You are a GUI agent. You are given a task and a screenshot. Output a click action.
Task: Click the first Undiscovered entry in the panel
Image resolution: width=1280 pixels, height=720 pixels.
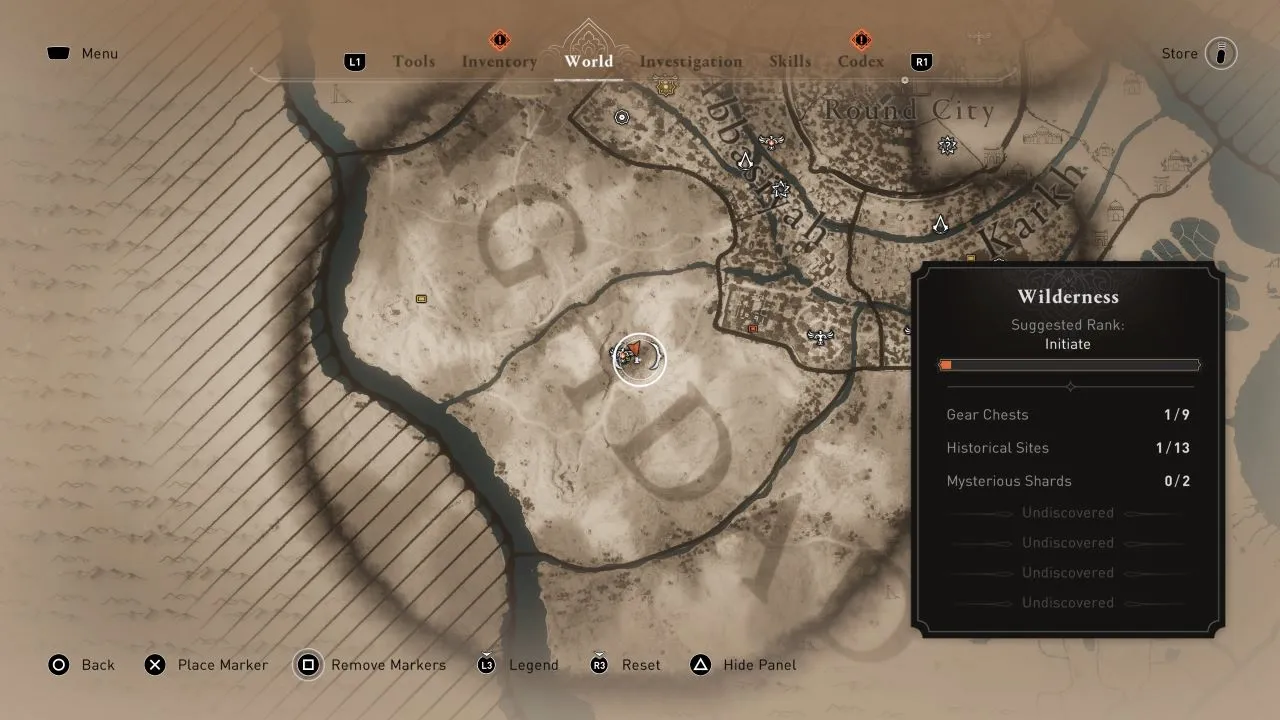pyautogui.click(x=1068, y=512)
